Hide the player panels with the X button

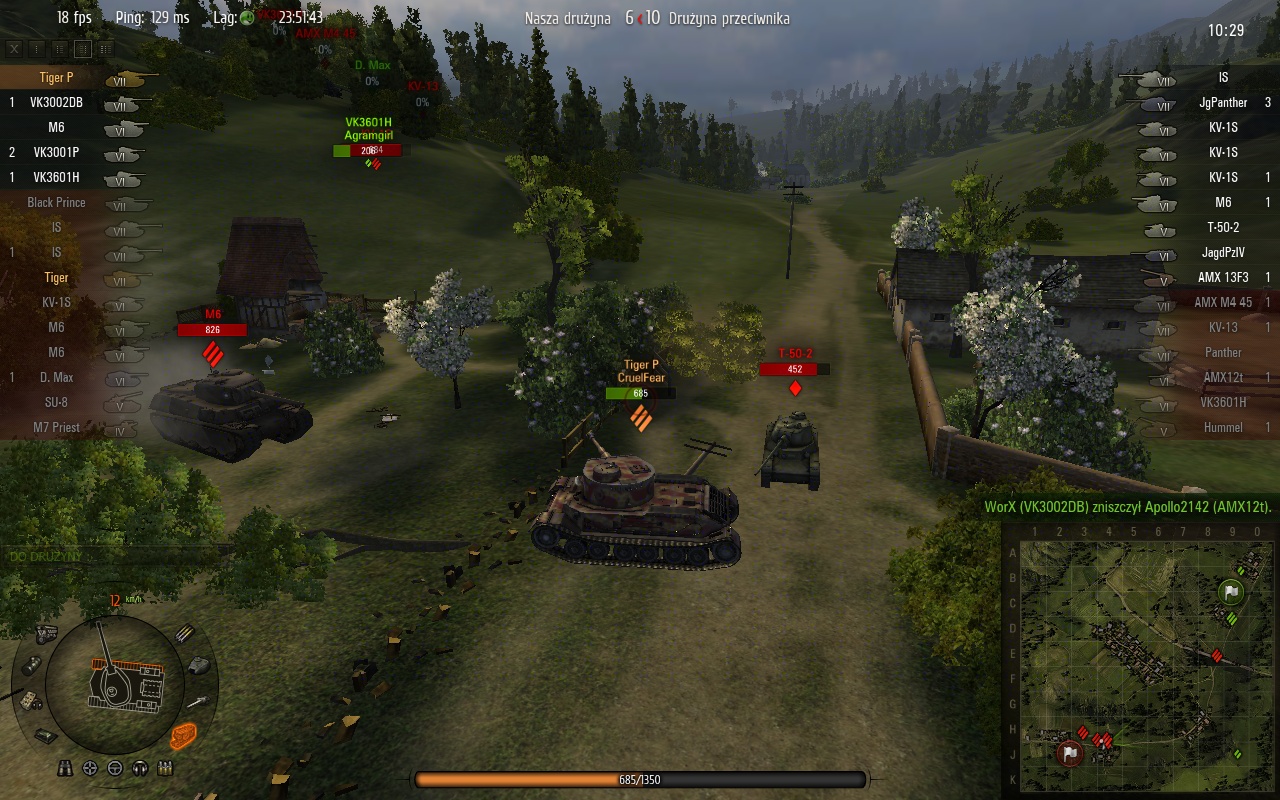click(14, 48)
